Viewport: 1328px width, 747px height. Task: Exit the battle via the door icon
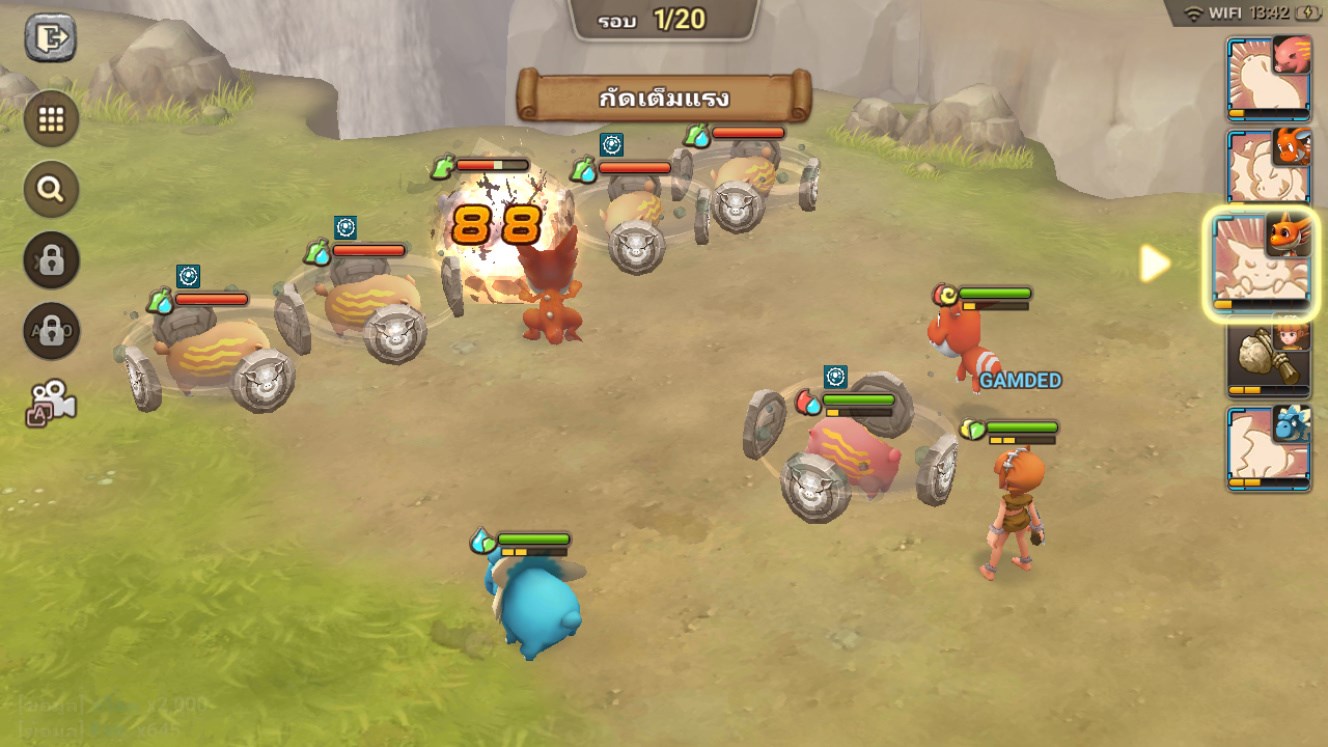coord(50,38)
